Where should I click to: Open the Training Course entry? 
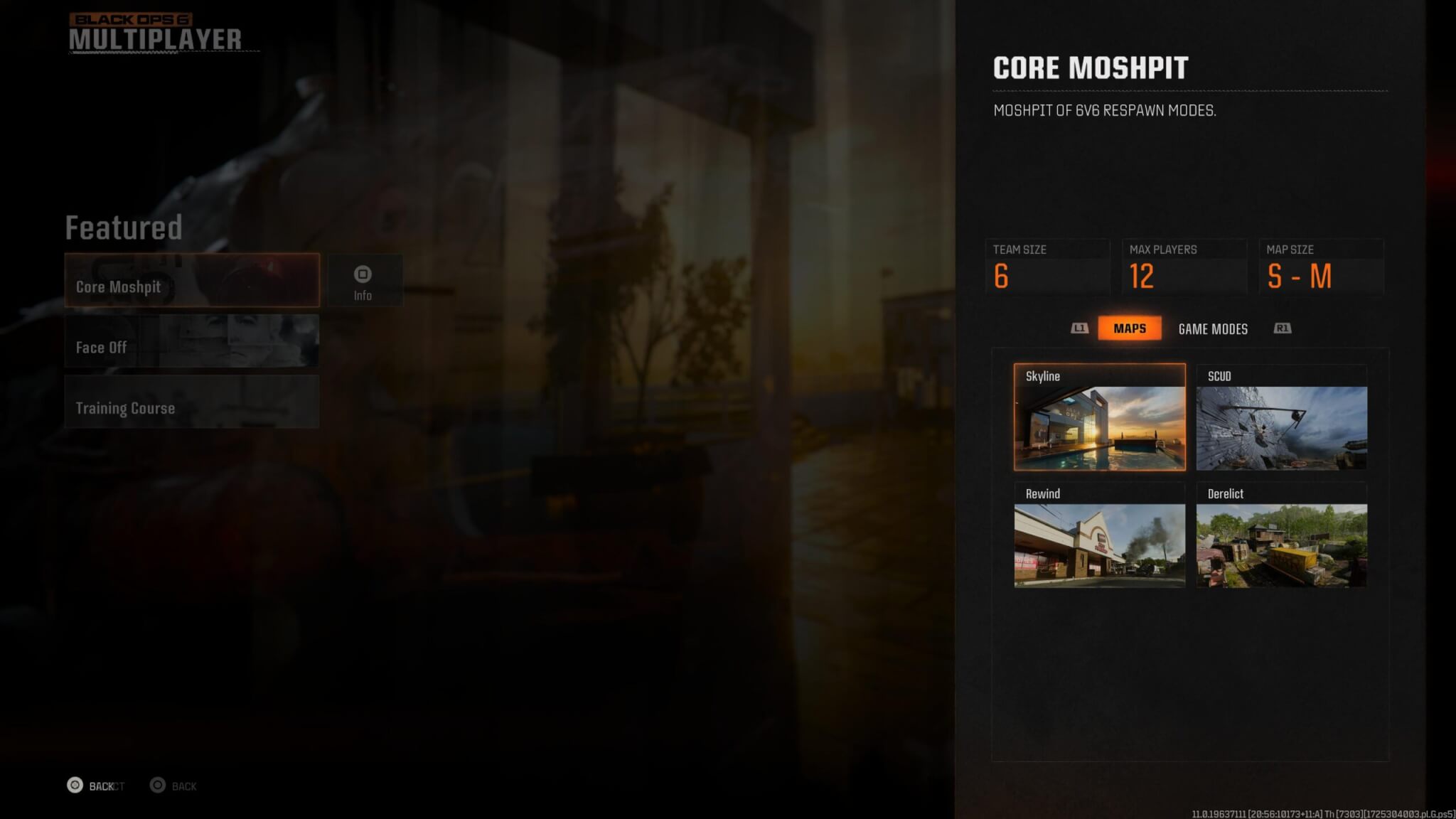click(x=192, y=402)
